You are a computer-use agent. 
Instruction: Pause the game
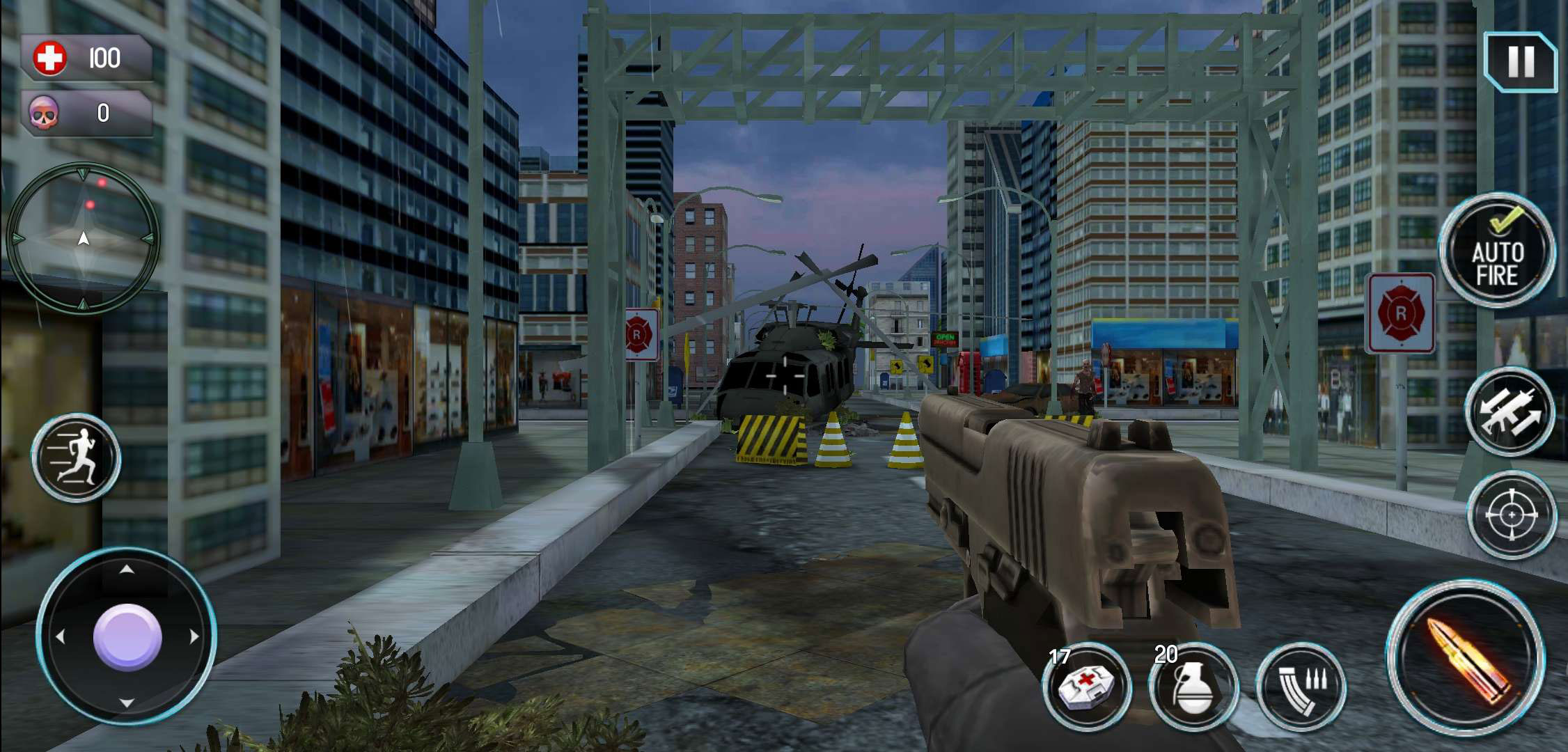[x=1521, y=62]
